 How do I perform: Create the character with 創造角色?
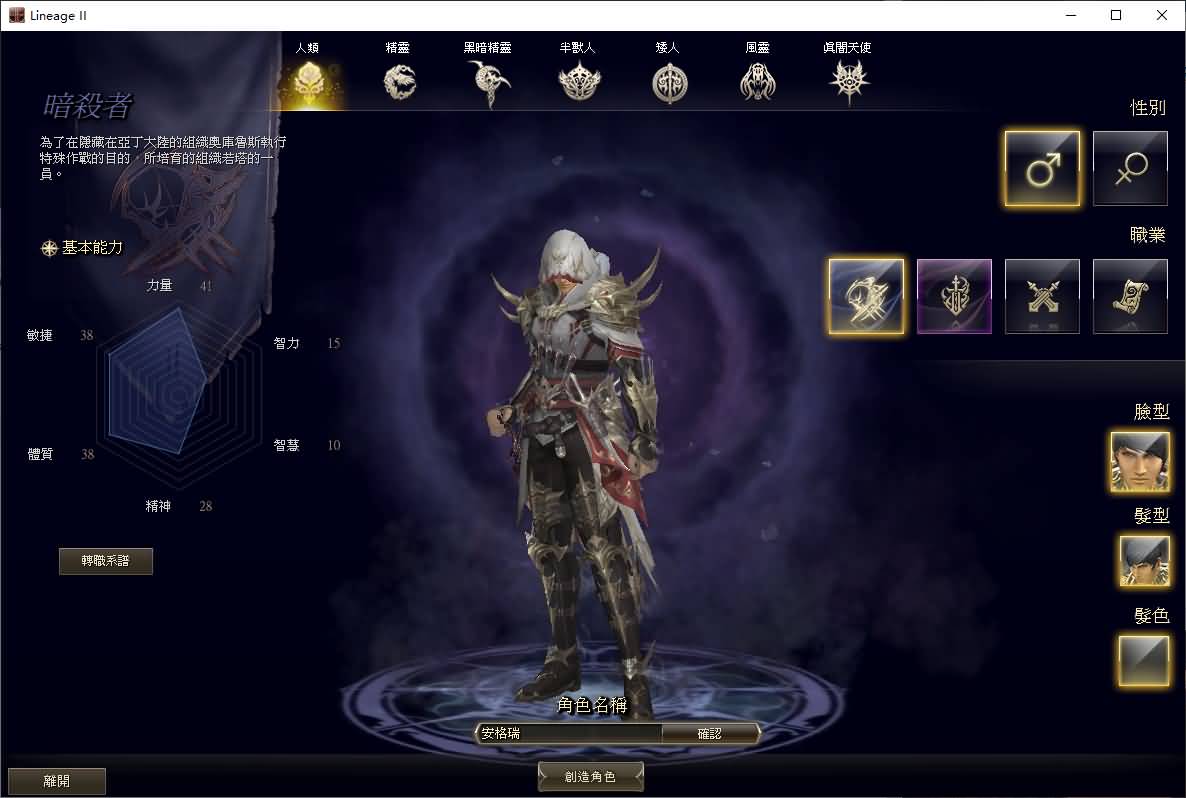(590, 777)
